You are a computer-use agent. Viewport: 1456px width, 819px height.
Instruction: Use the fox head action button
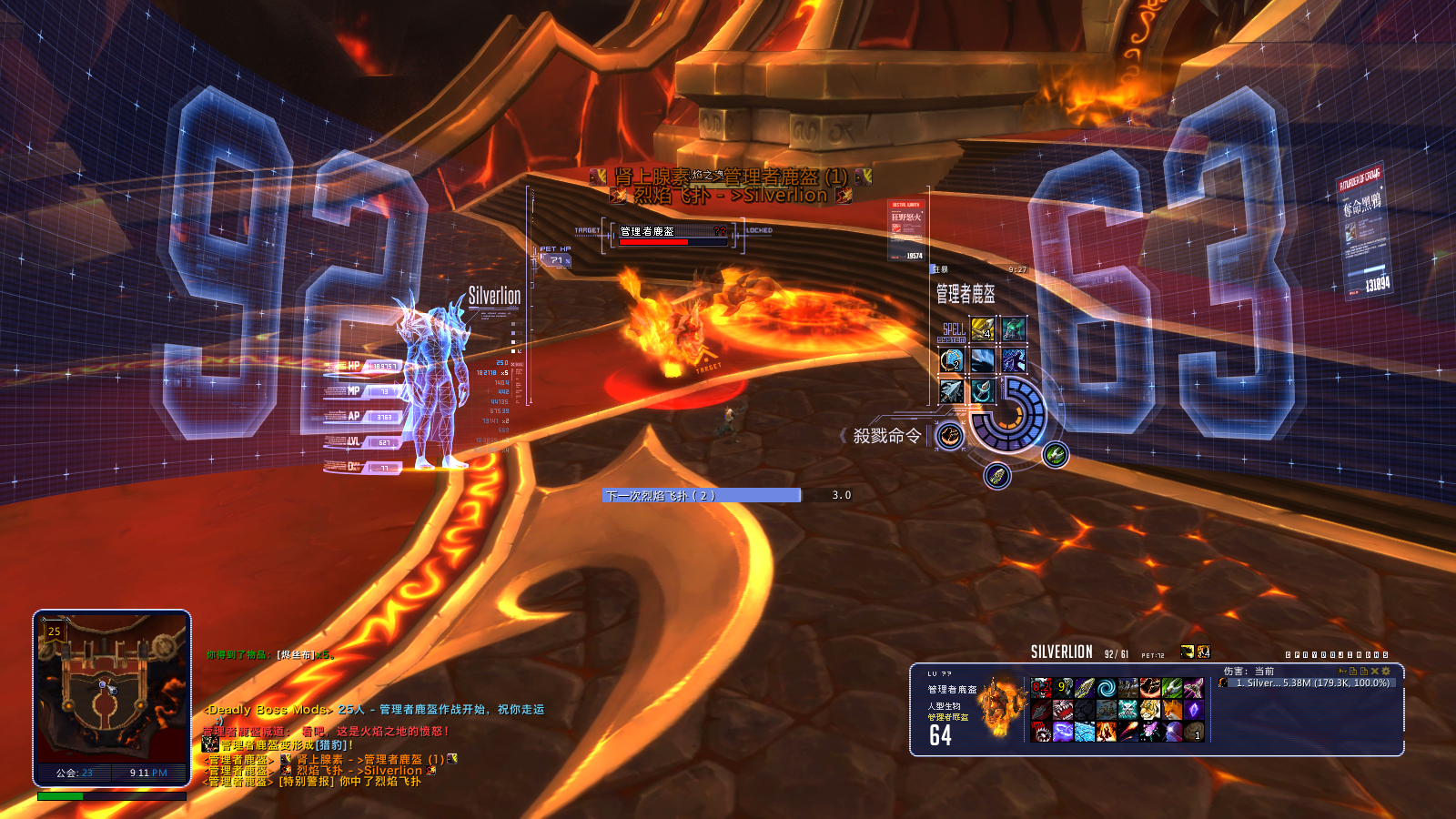click(1173, 710)
